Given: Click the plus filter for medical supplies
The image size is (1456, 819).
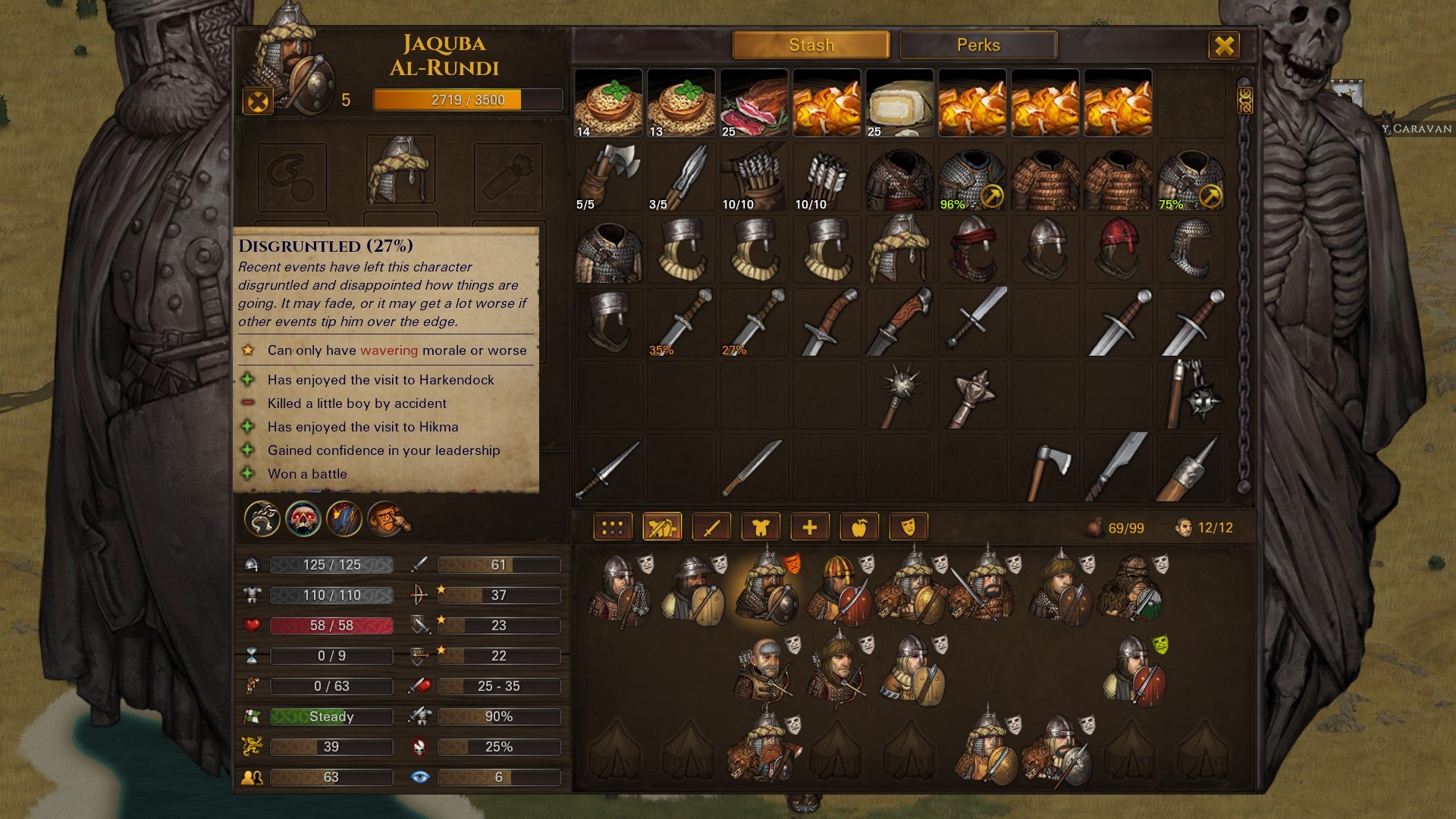Looking at the screenshot, I should pyautogui.click(x=811, y=526).
